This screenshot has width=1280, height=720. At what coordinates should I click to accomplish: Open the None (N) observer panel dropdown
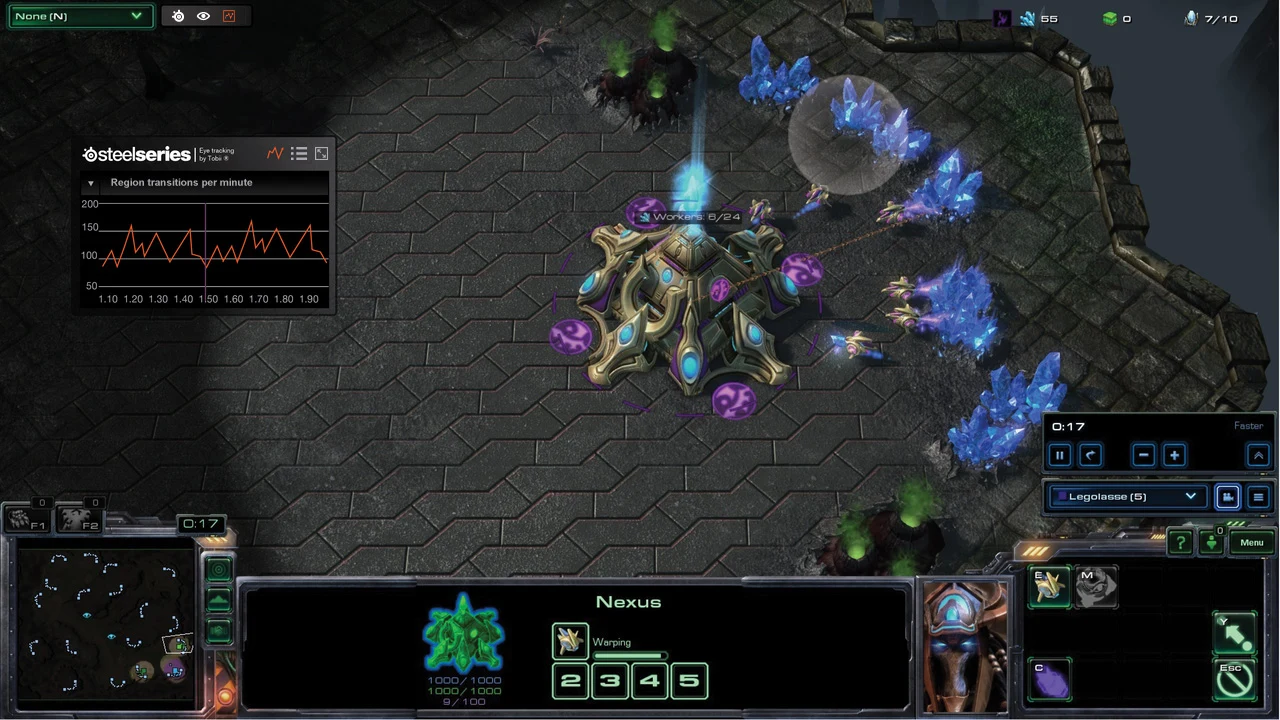[80, 16]
